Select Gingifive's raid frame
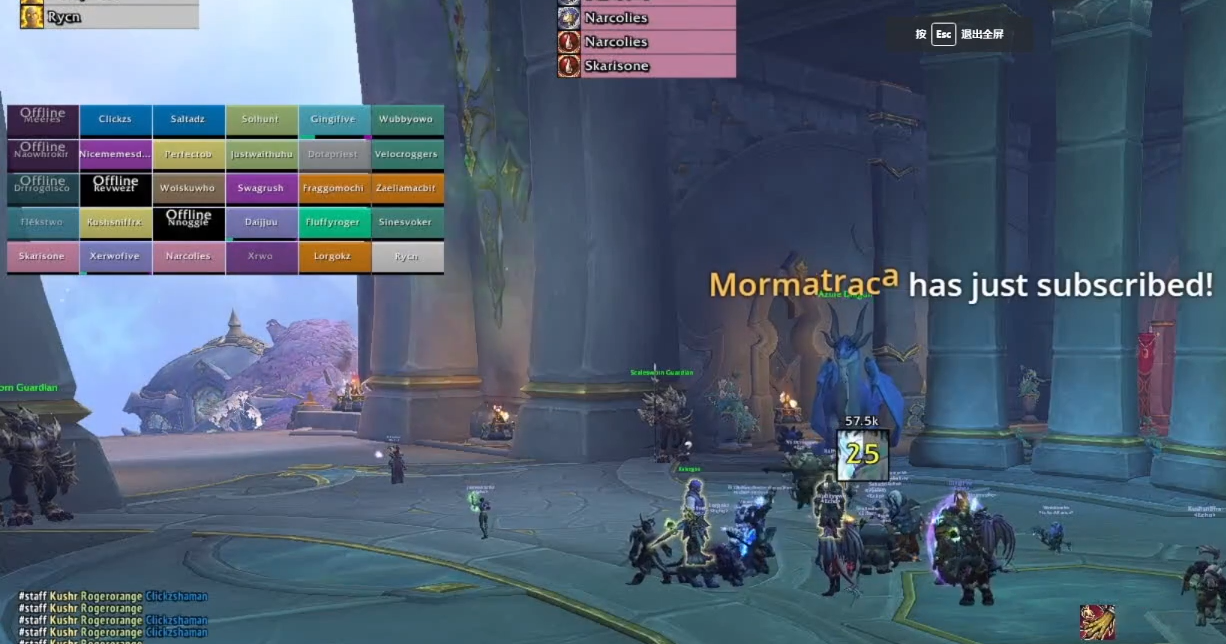This screenshot has width=1226, height=644. click(334, 120)
